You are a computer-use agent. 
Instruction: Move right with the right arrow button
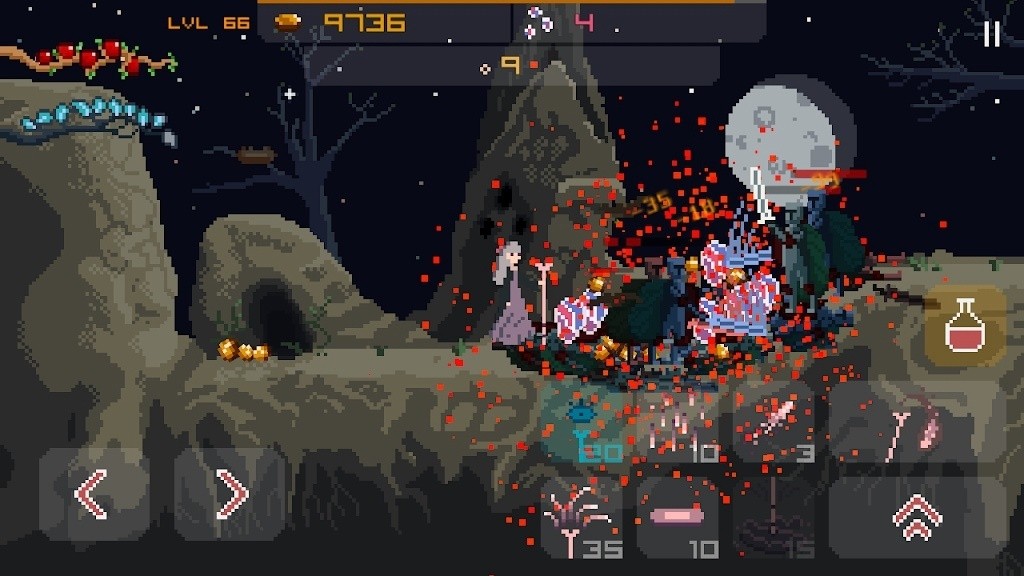230,494
